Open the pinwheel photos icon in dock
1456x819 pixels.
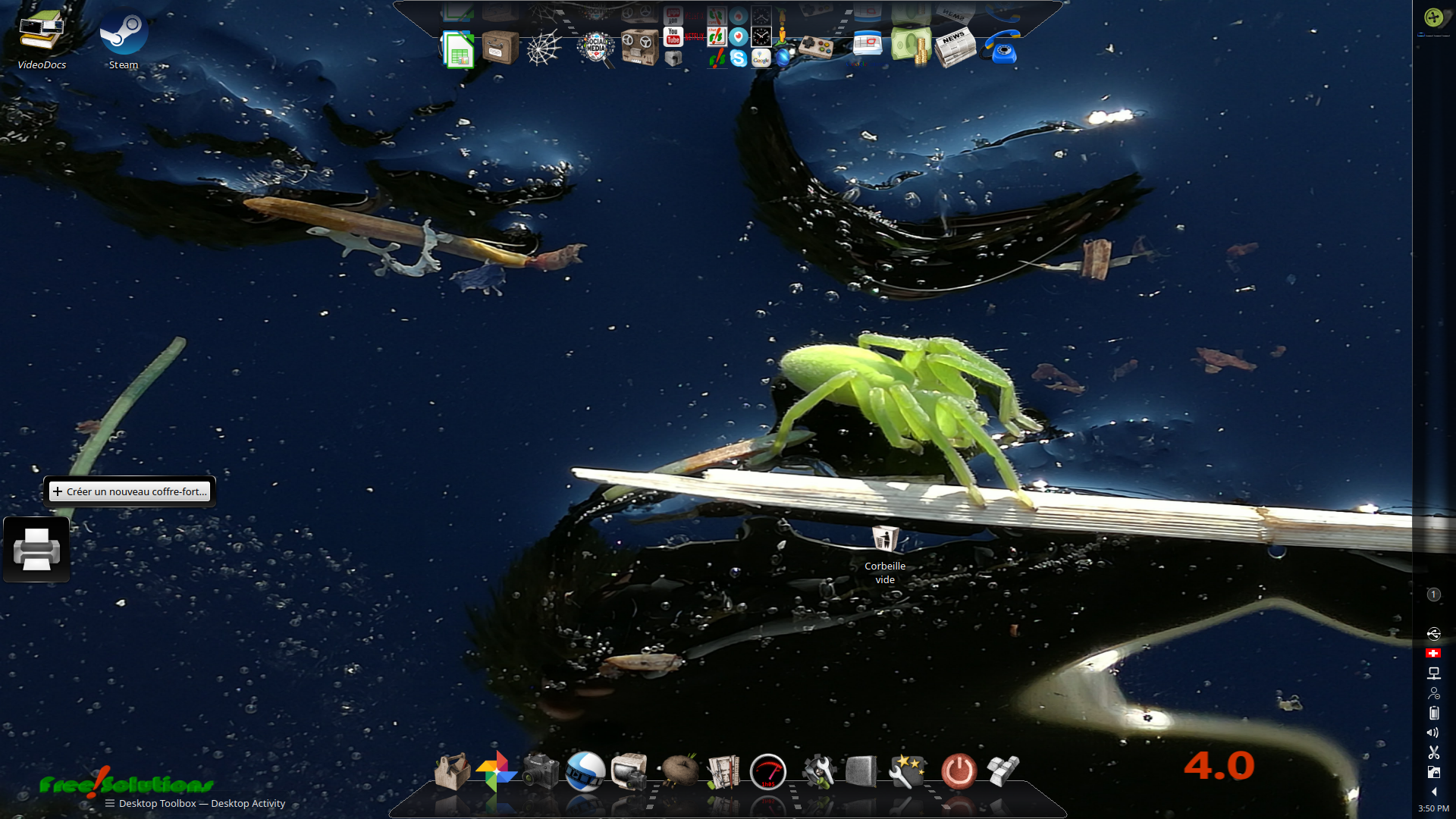click(x=496, y=771)
